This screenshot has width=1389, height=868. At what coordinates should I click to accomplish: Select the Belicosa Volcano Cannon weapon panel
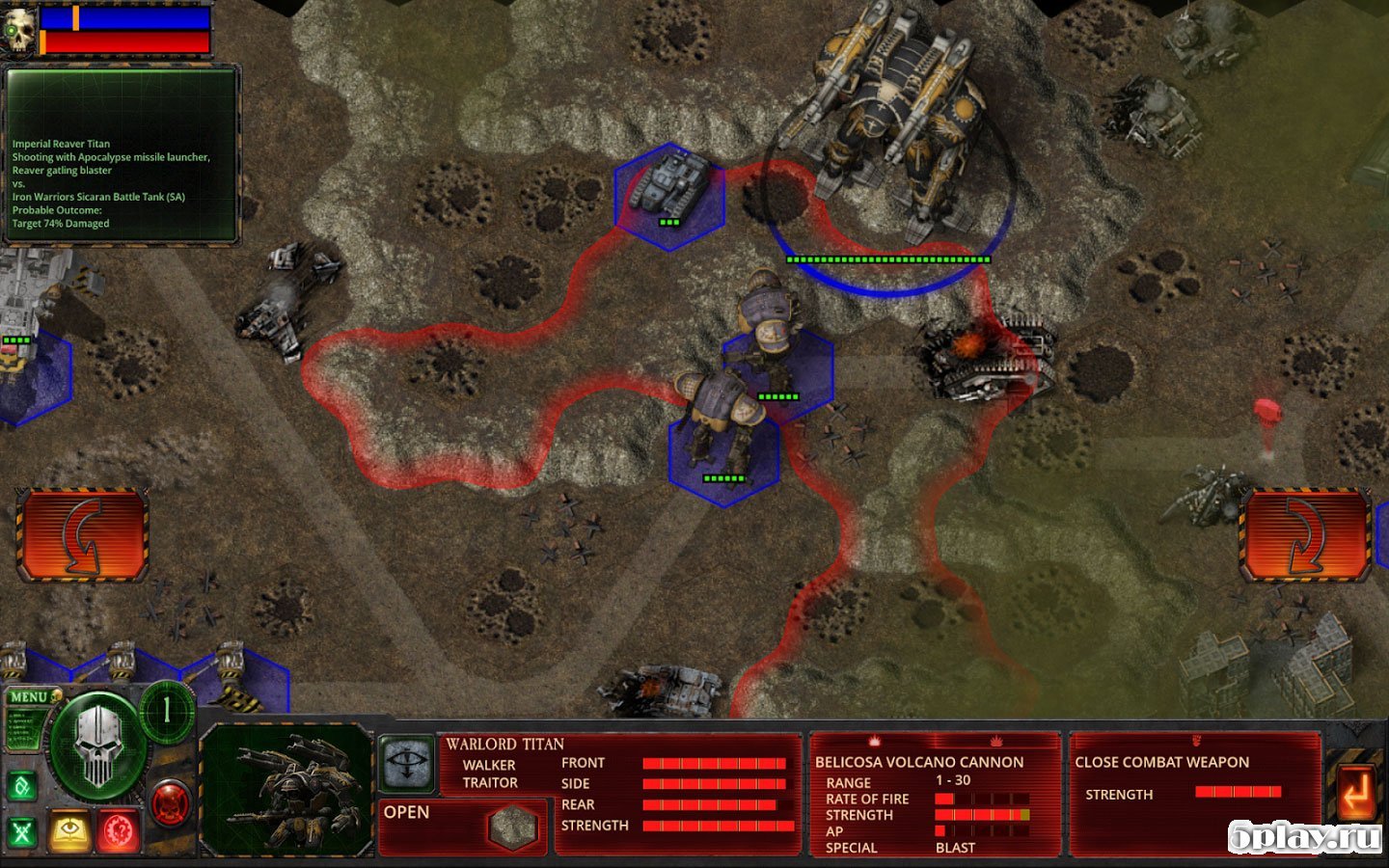click(934, 795)
